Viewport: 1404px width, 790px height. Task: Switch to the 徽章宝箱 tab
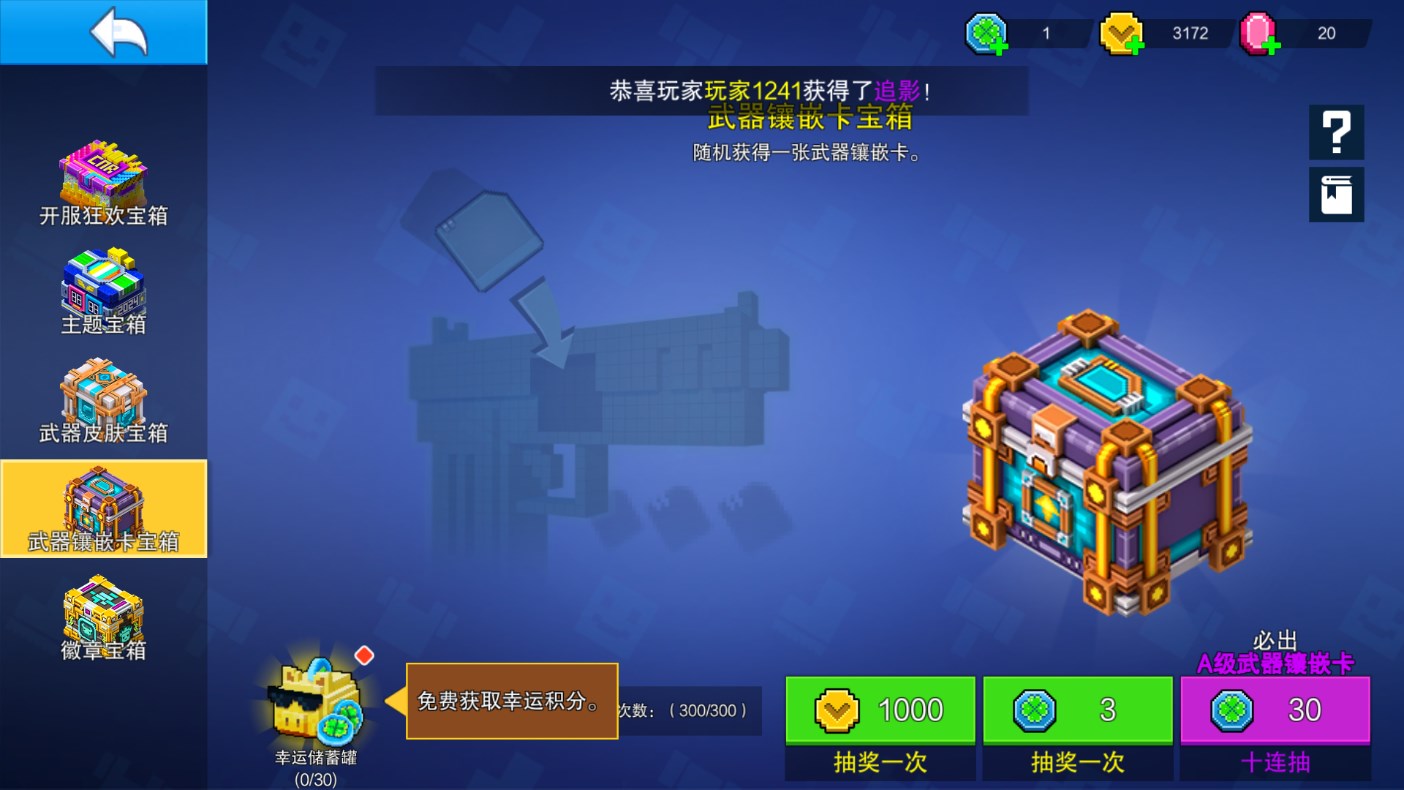click(x=103, y=617)
